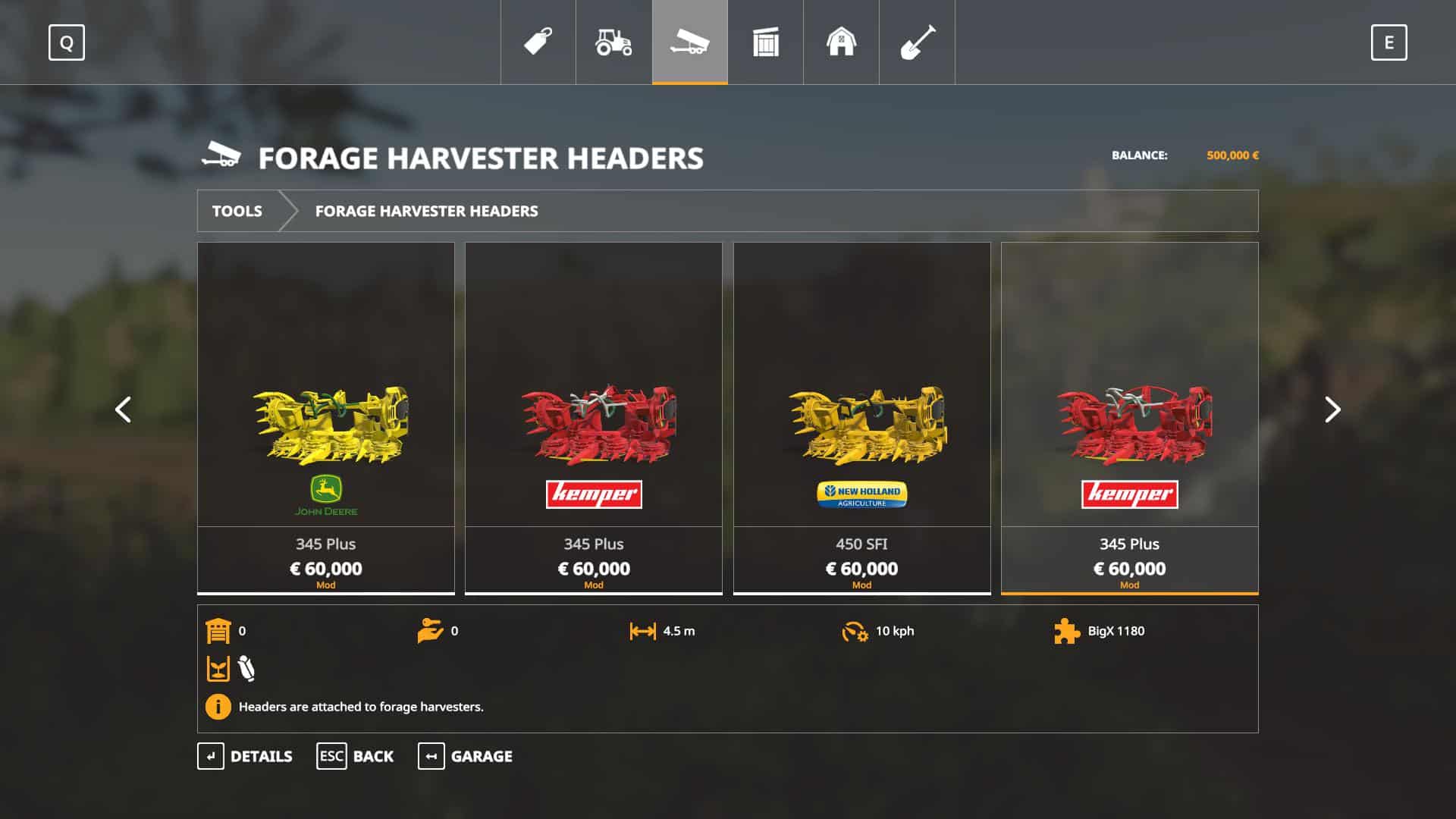
Task: Go back to TOOLS in the breadcrumb
Action: [x=237, y=211]
